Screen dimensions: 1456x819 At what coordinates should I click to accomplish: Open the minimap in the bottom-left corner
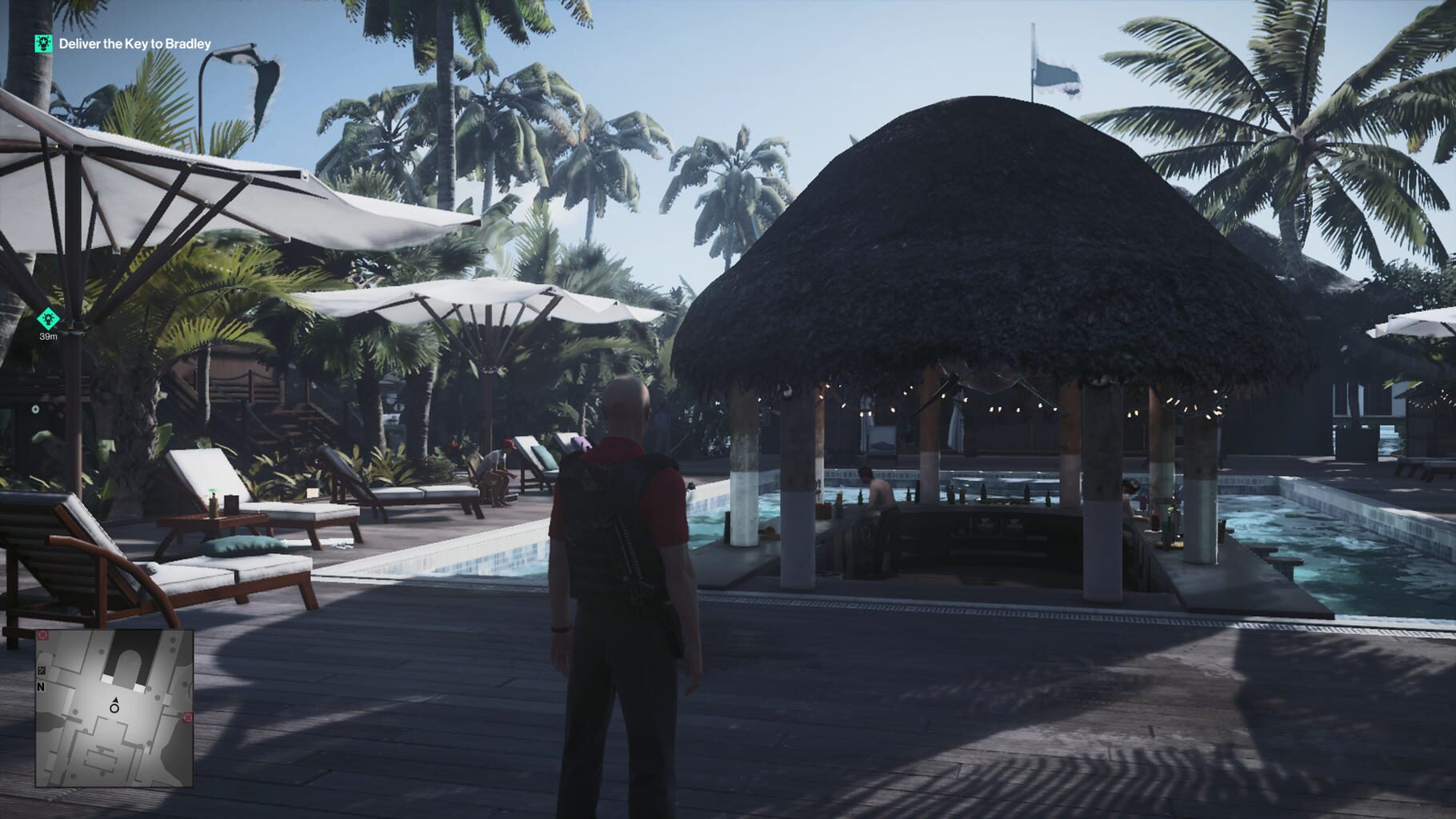point(116,712)
